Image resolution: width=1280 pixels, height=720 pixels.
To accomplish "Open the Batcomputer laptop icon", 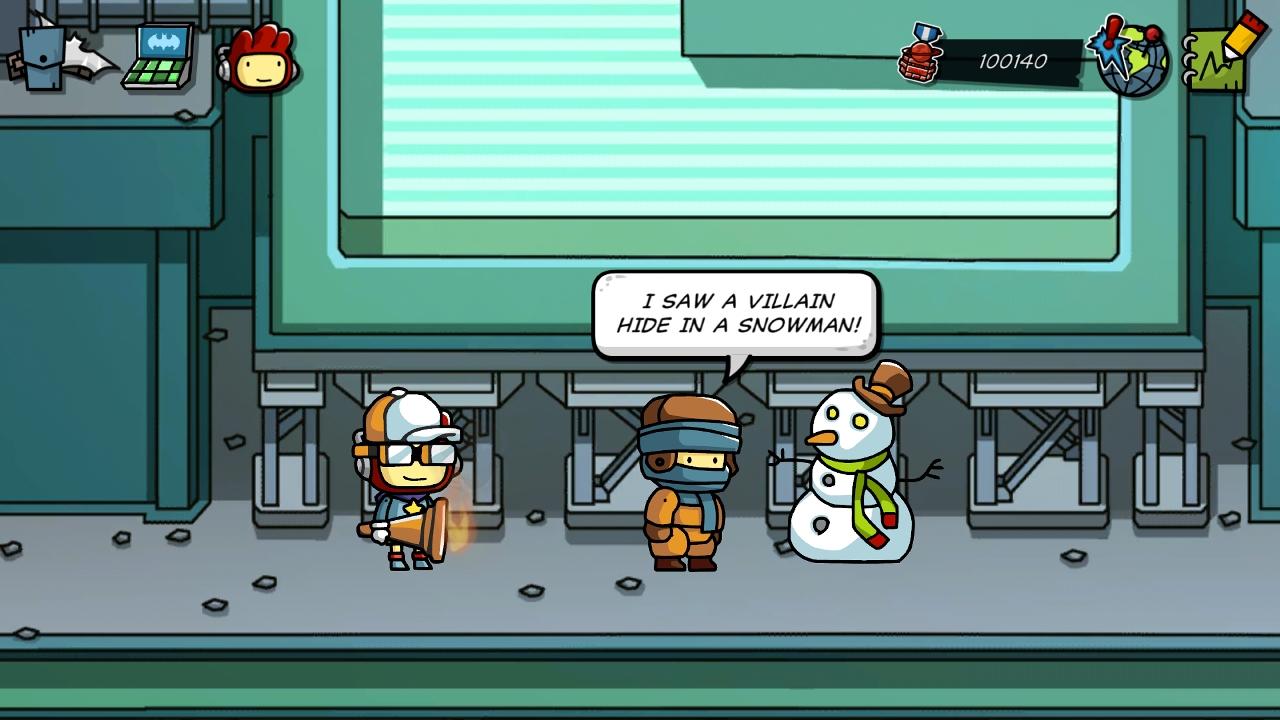I will 160,58.
